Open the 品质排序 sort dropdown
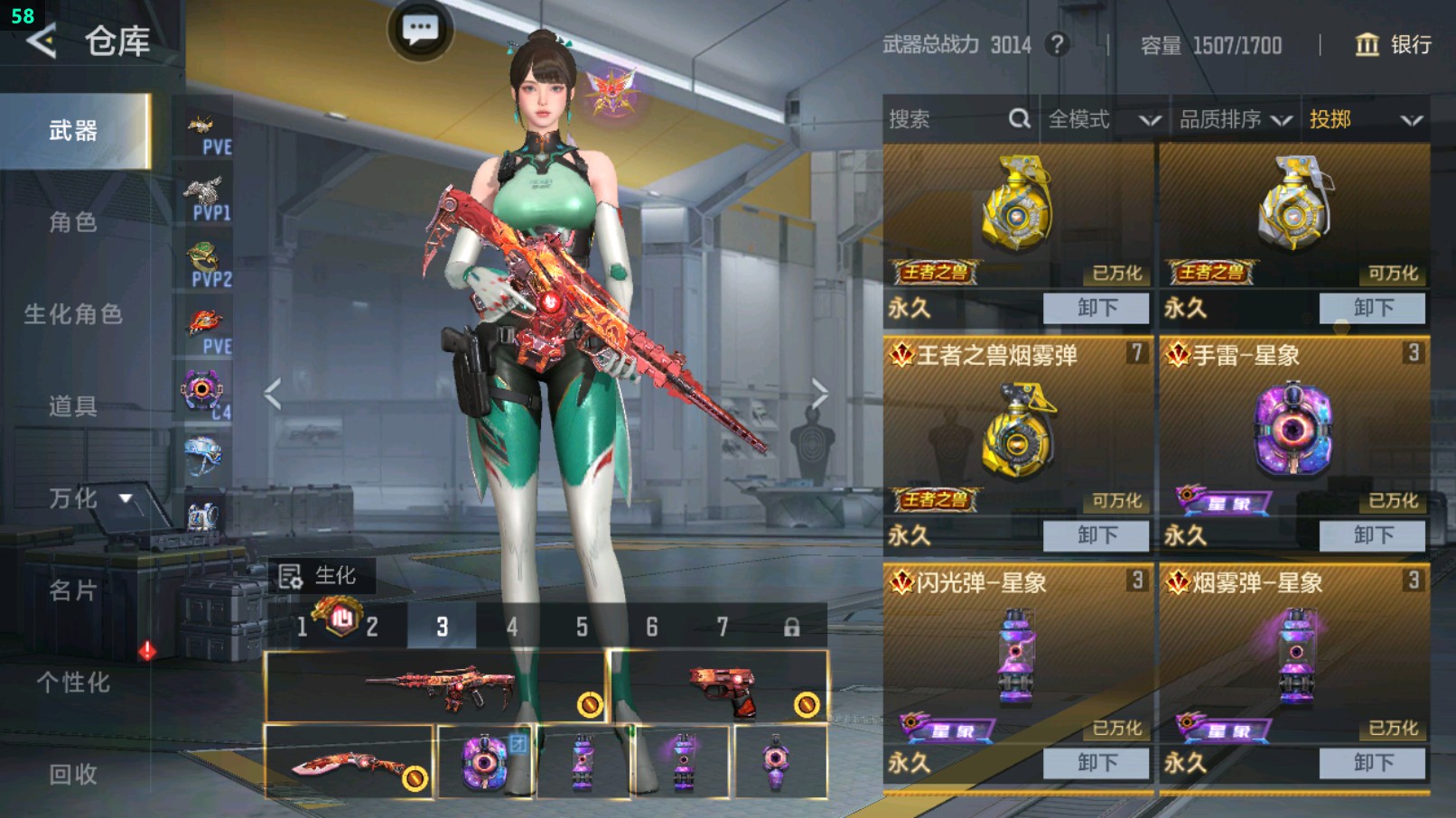The height and width of the screenshot is (818, 1456). (x=1235, y=119)
